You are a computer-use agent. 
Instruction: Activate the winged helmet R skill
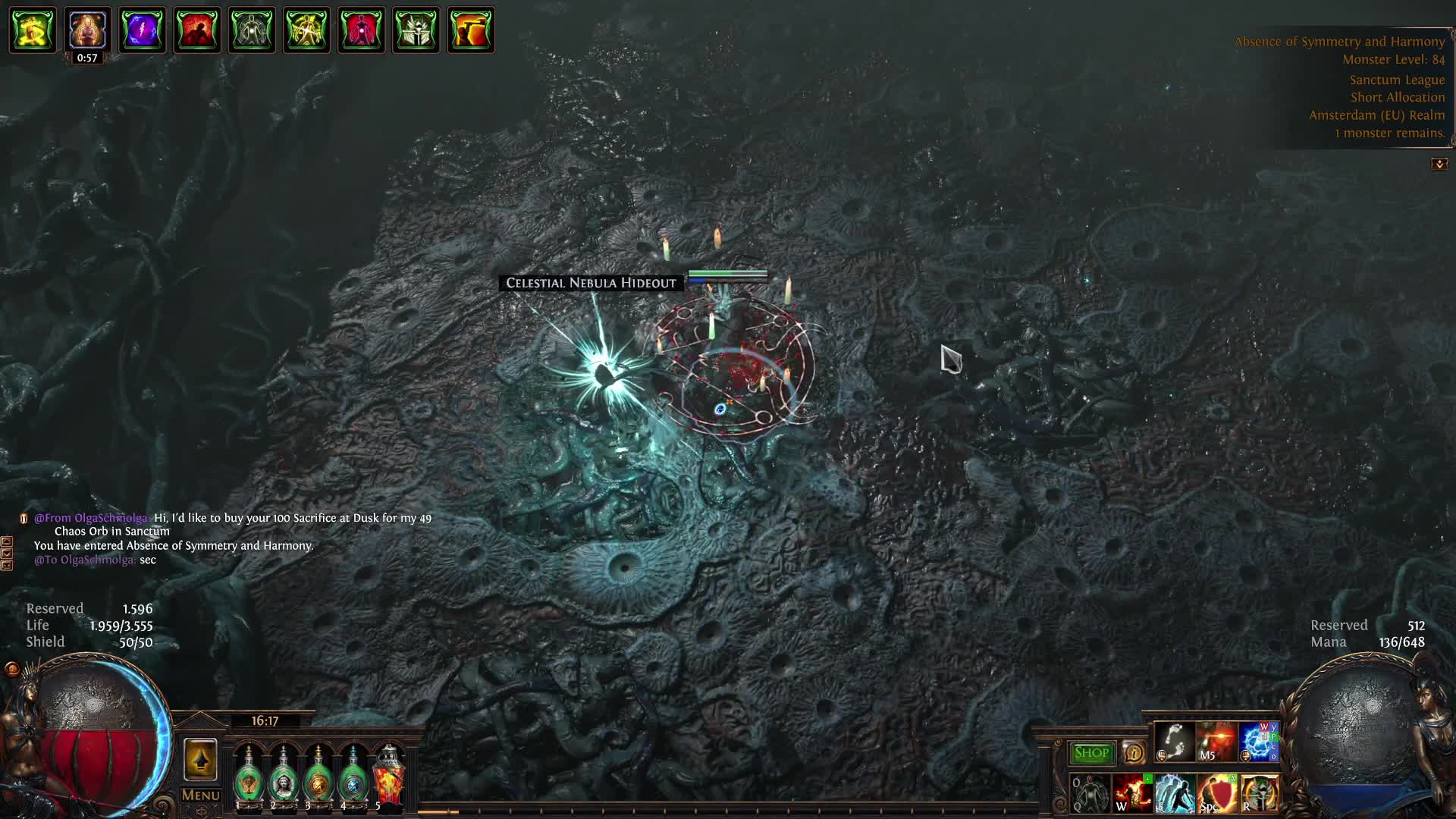point(1259,793)
